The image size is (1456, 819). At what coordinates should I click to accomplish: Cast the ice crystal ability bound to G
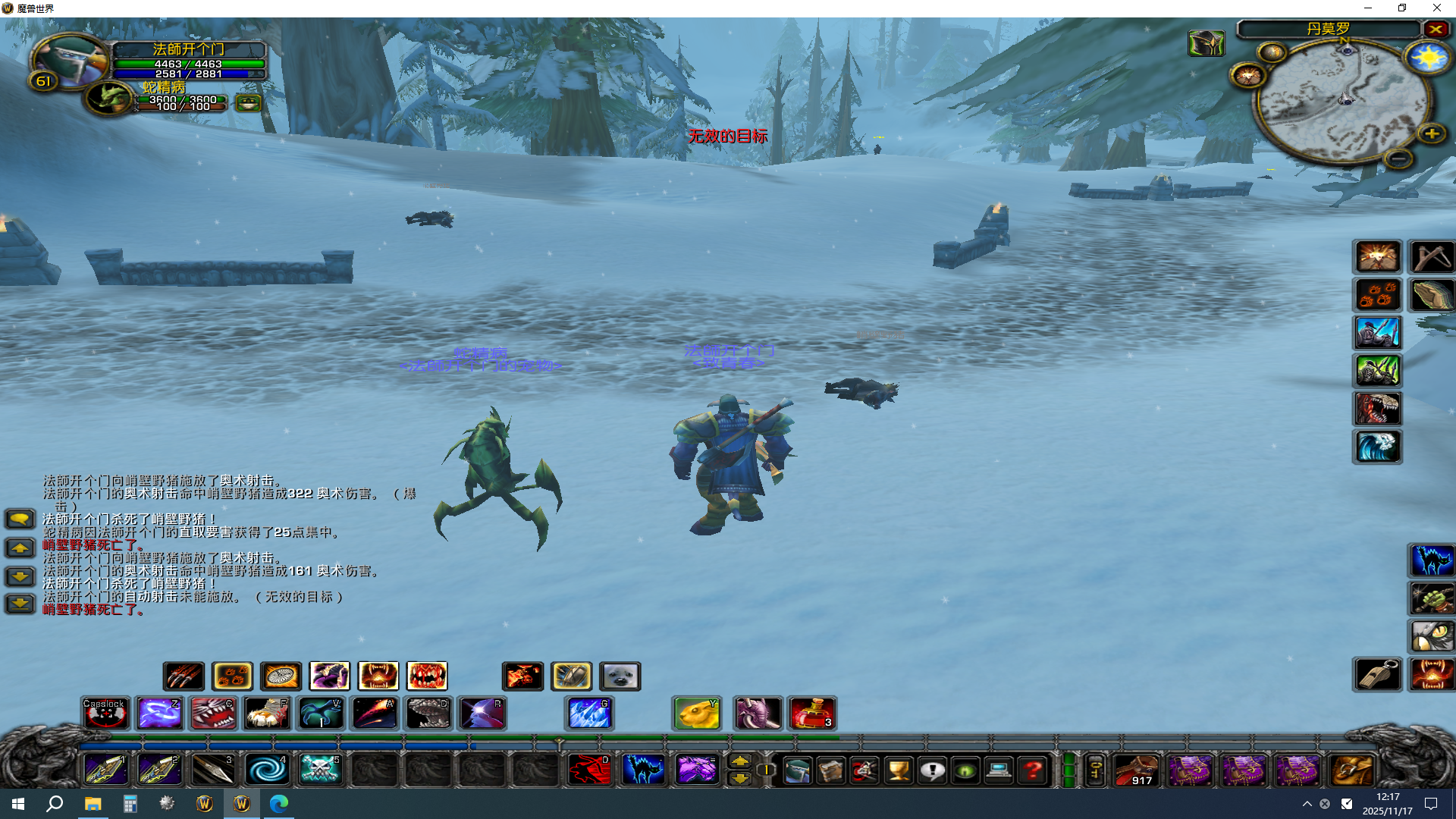[x=589, y=714]
